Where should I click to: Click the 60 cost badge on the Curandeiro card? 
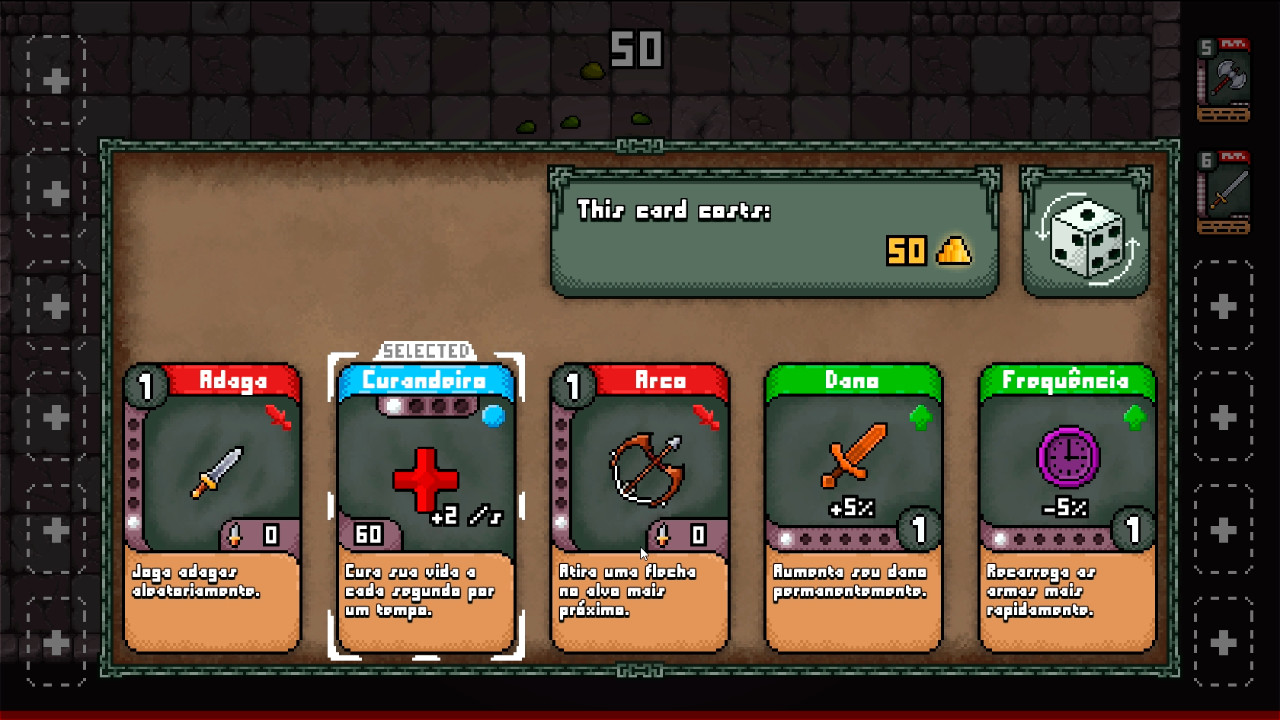(x=369, y=535)
